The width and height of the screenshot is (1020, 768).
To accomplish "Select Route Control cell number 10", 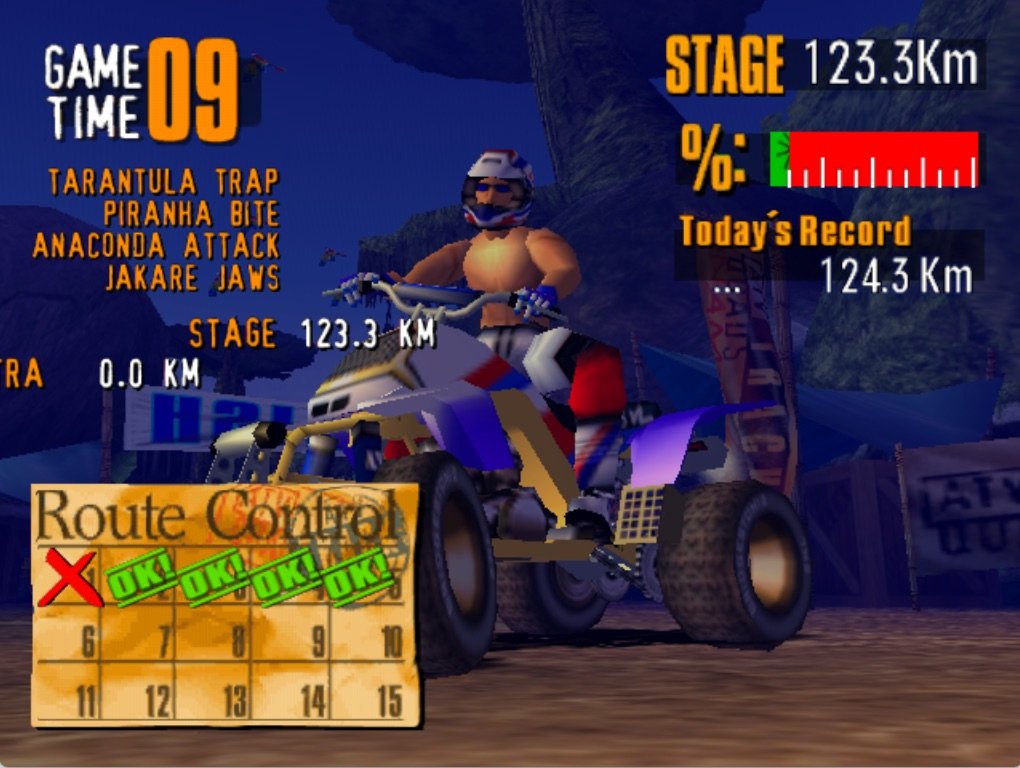I will tap(368, 635).
